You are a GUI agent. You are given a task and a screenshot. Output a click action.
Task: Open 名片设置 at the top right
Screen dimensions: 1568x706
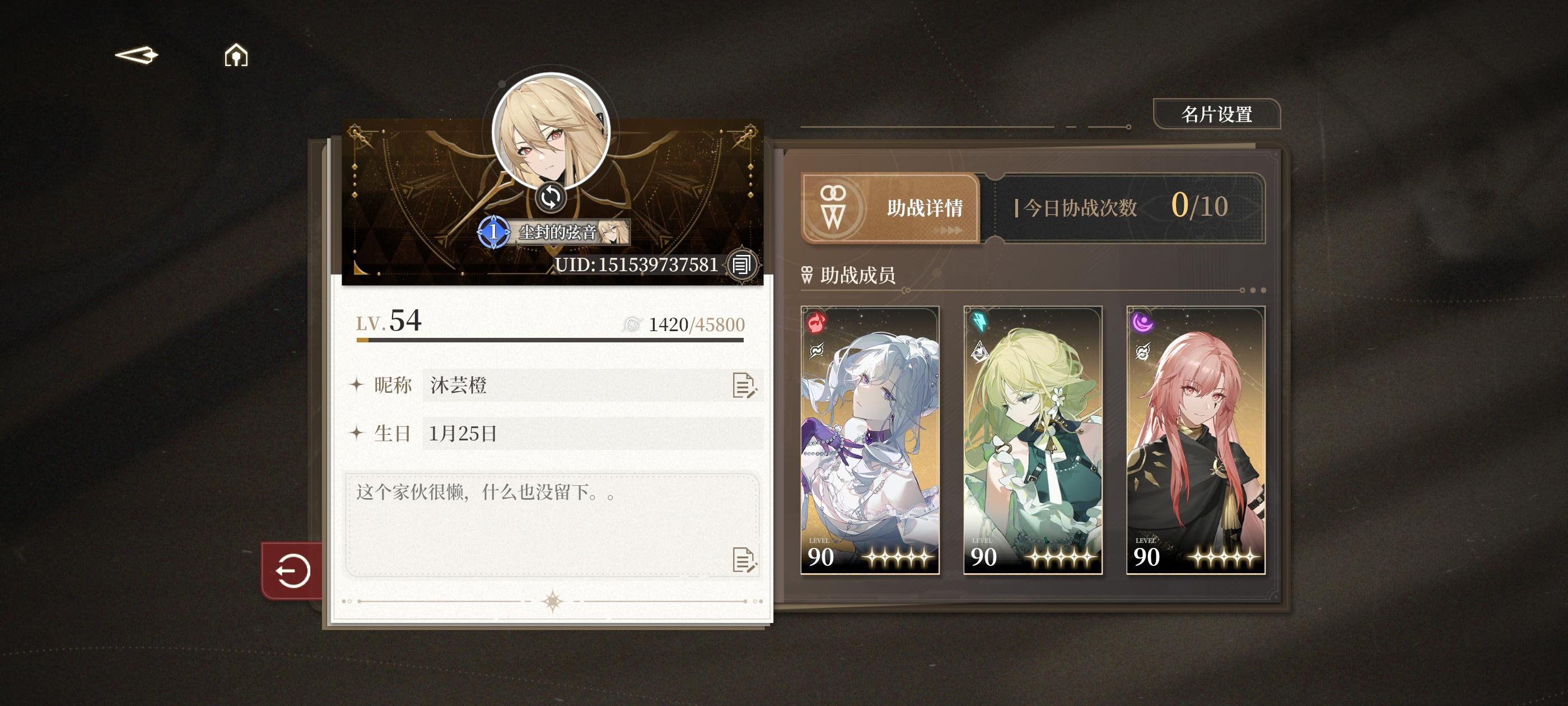tap(1217, 113)
